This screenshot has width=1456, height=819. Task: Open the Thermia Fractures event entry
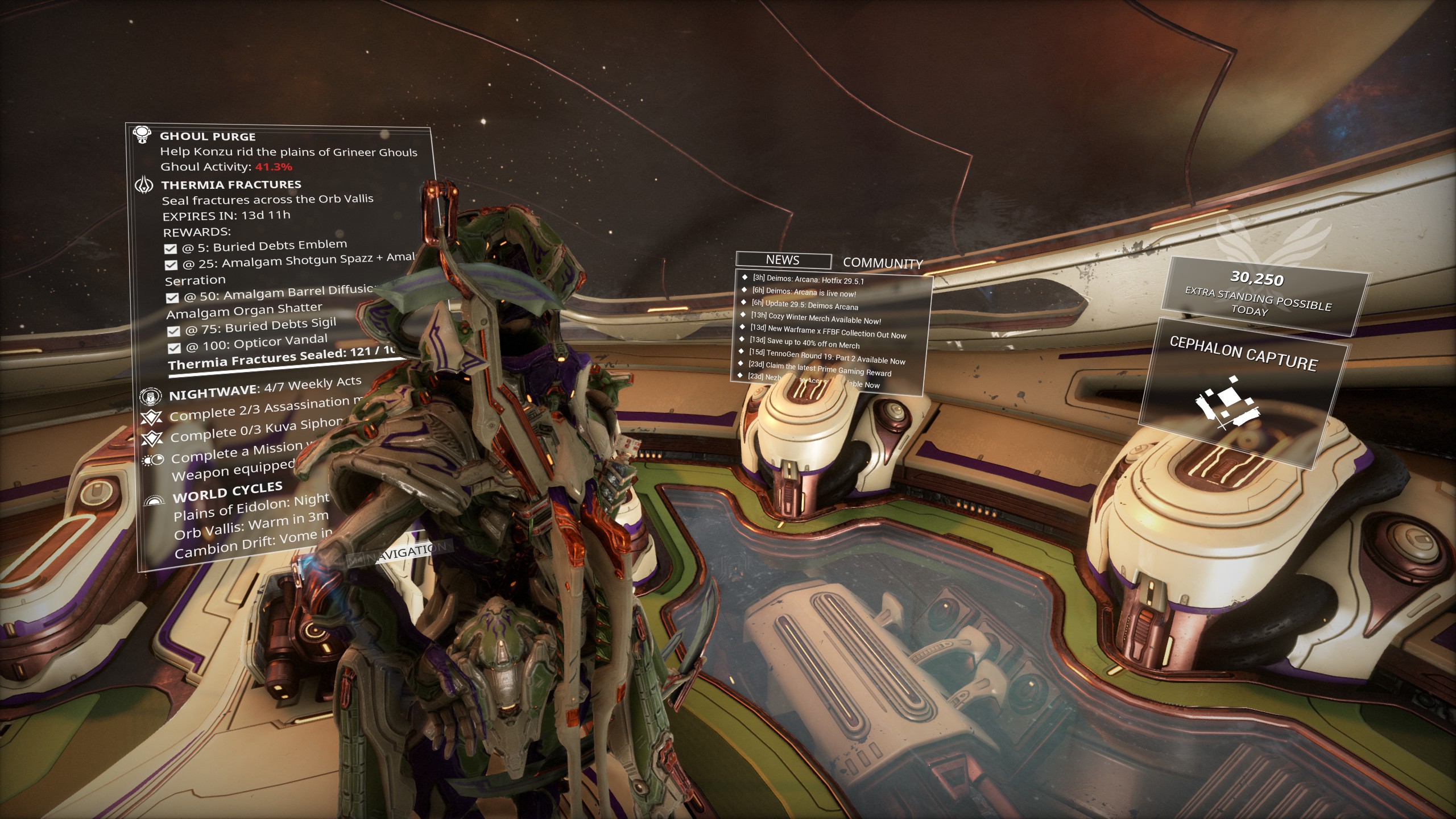231,185
